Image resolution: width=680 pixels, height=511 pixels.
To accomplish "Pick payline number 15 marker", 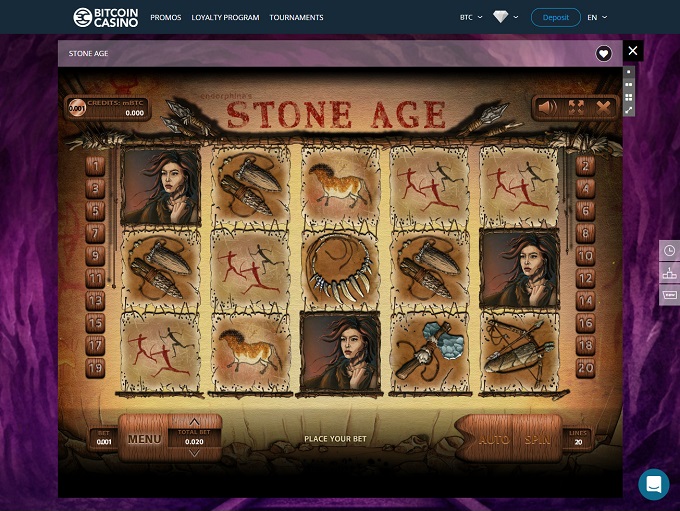I will click(96, 323).
